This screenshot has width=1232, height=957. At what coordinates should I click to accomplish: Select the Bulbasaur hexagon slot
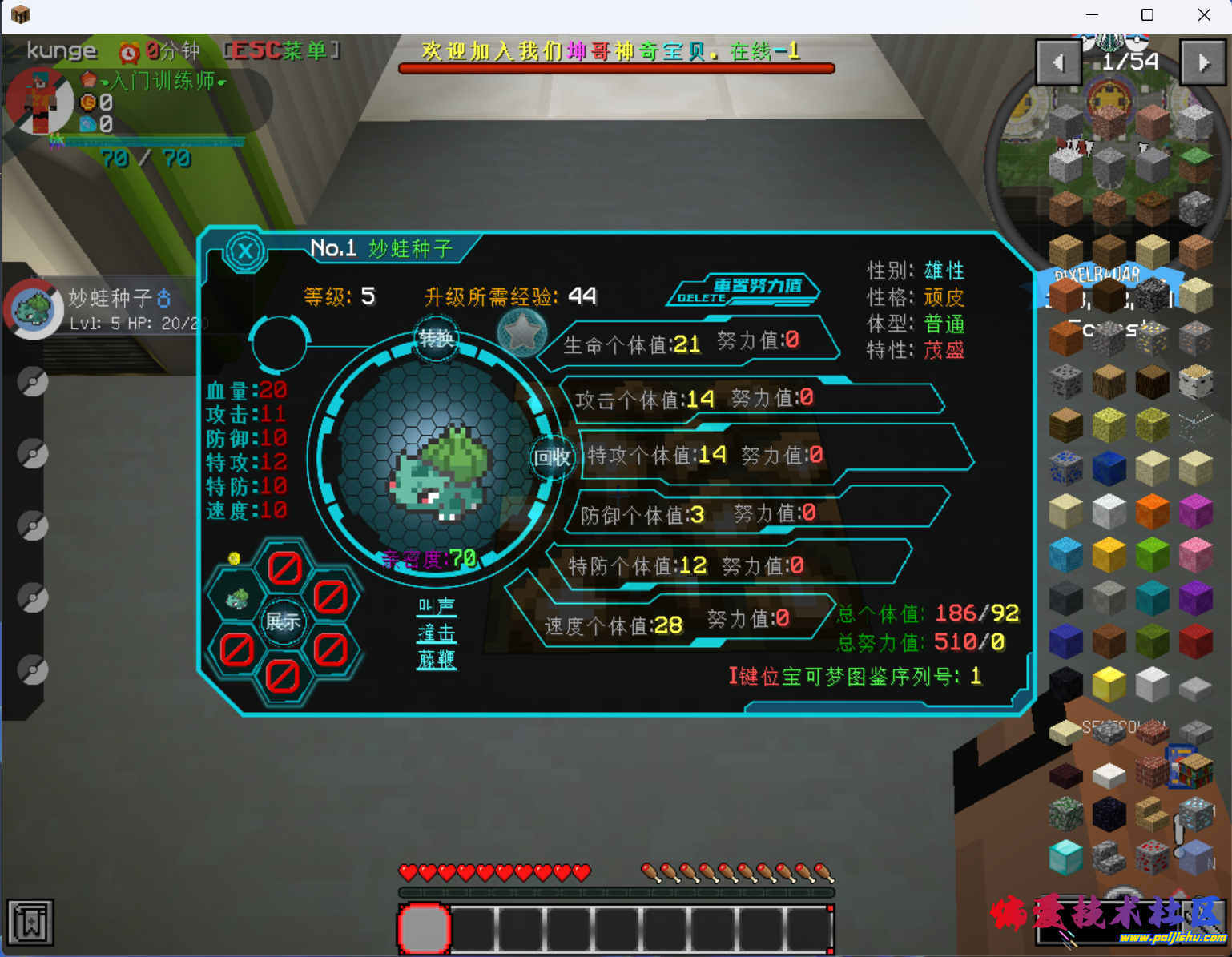coord(237,597)
